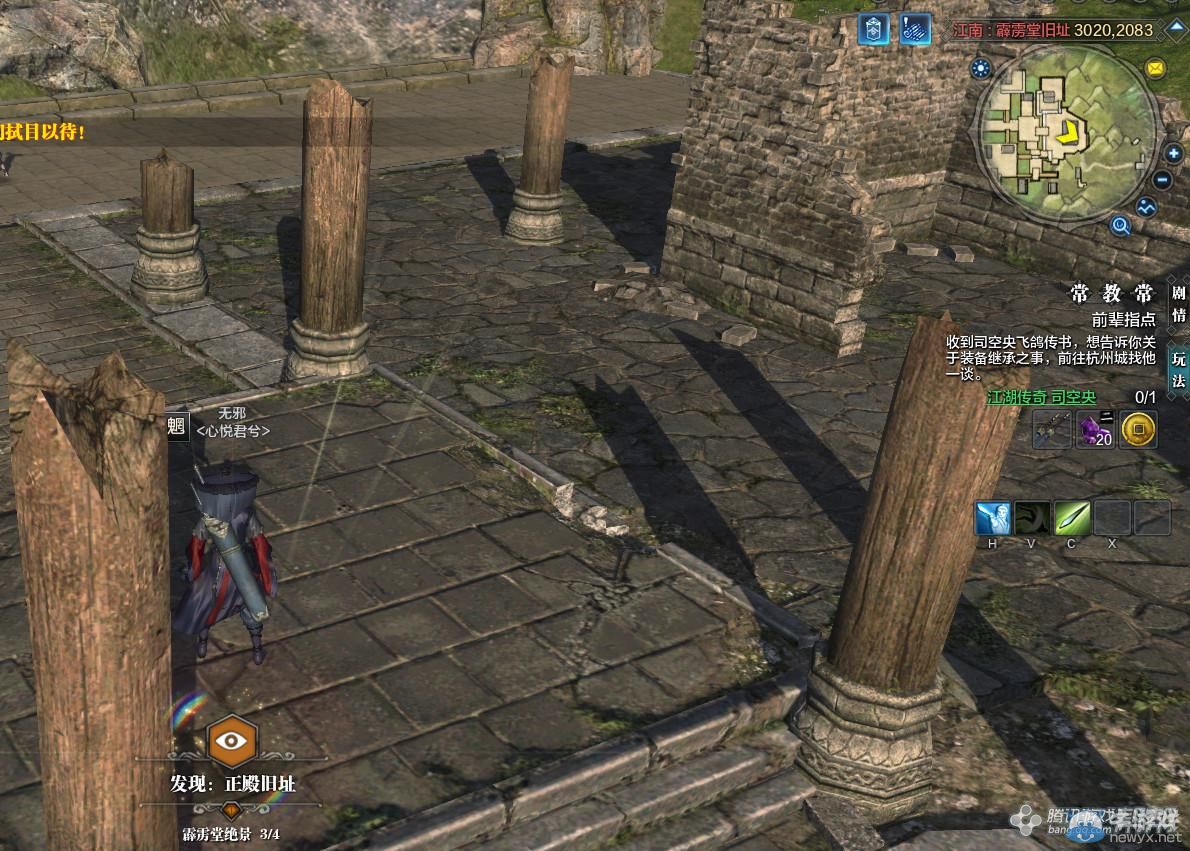Select the gold coin reward icon
The height and width of the screenshot is (851, 1190).
(x=1137, y=429)
